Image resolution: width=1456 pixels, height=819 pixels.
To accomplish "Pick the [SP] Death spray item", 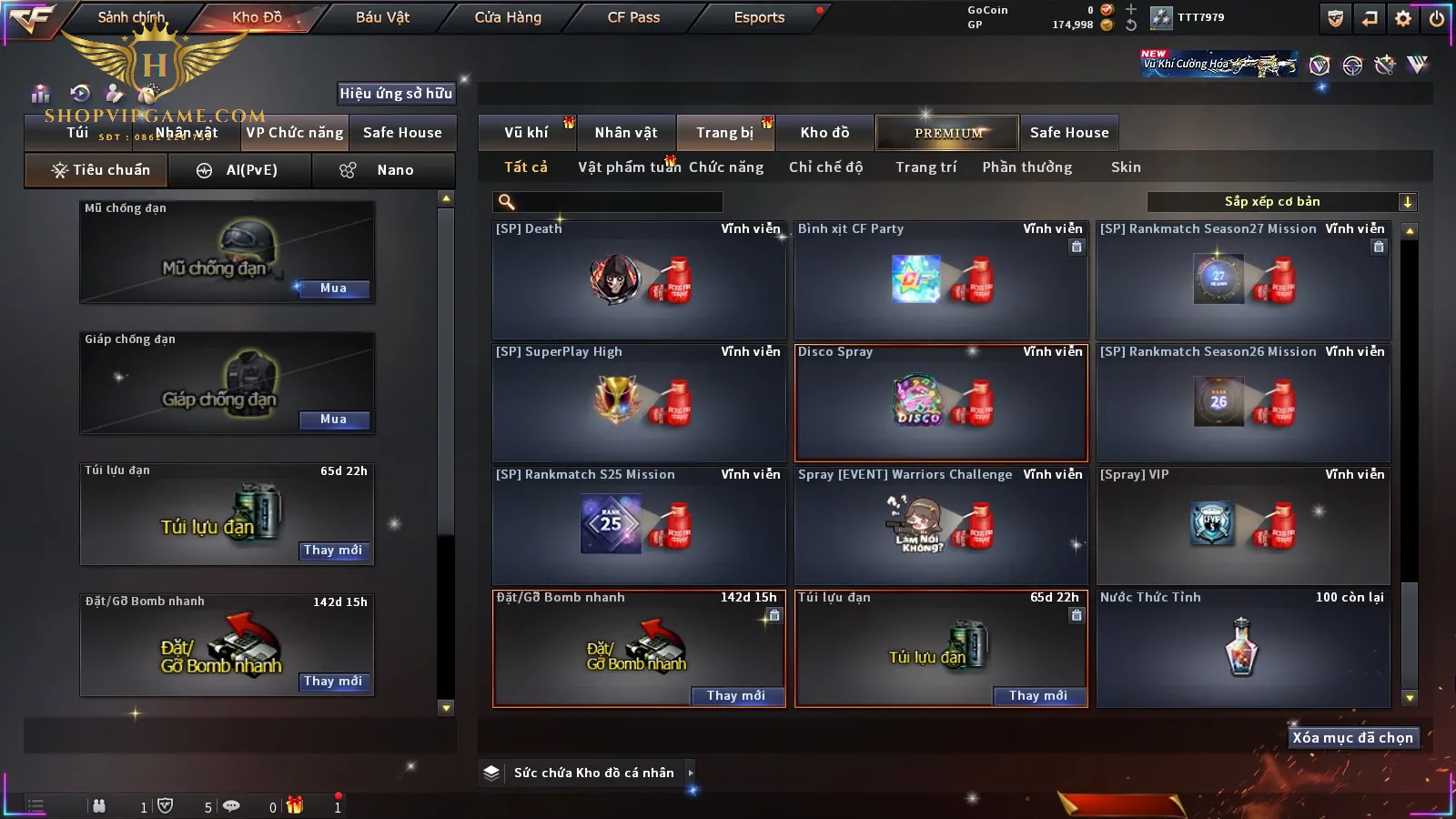I will coord(639,280).
